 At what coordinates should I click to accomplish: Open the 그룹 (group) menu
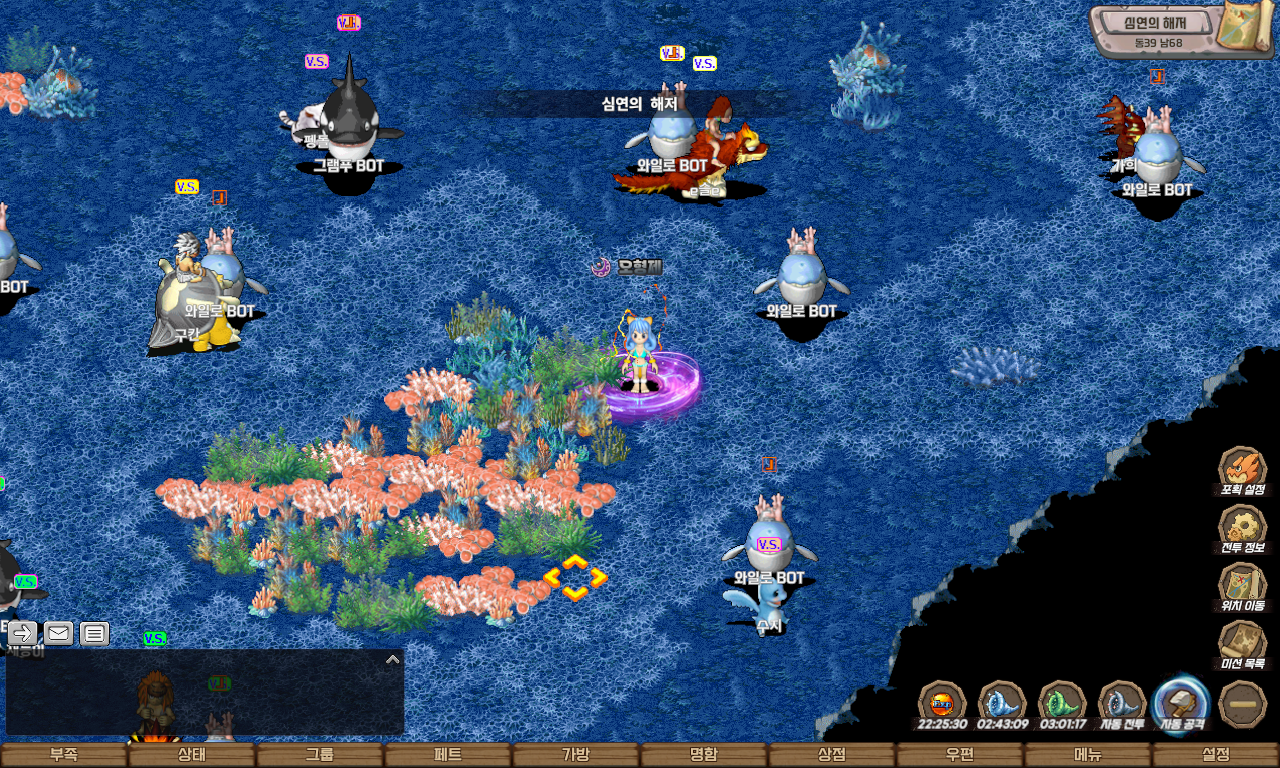[320, 755]
